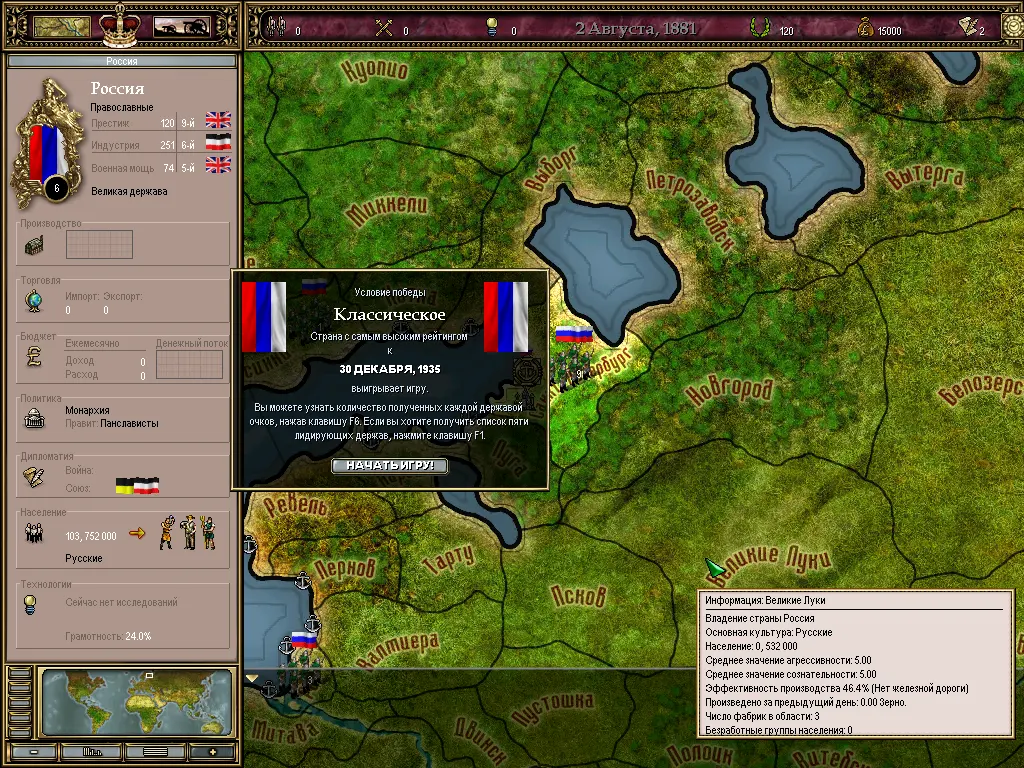Open the Политика politics building icon
Image resolution: width=1024 pixels, height=768 pixels.
click(34, 420)
